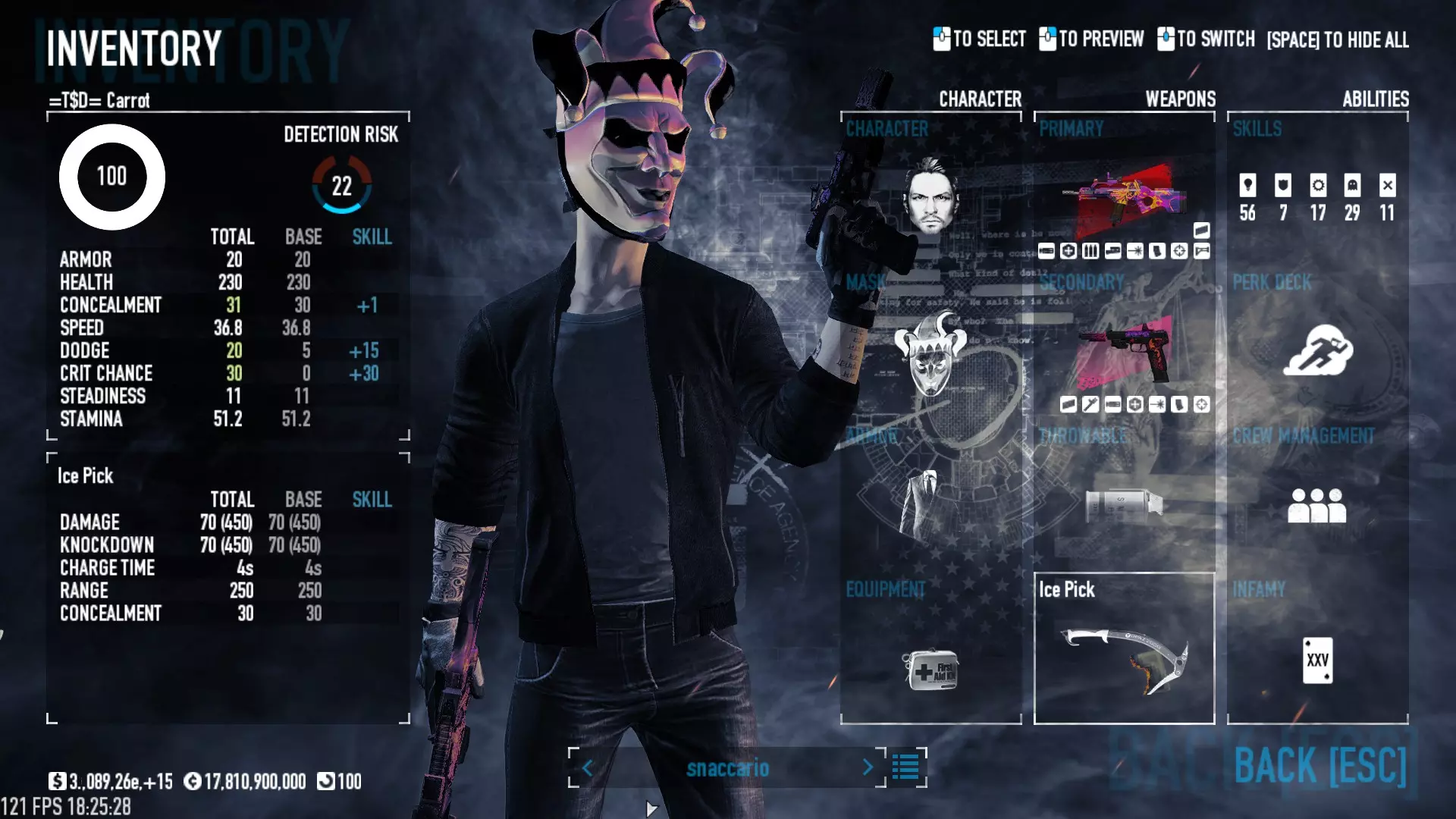
Task: Select the throwable grenade slot
Action: [1124, 504]
